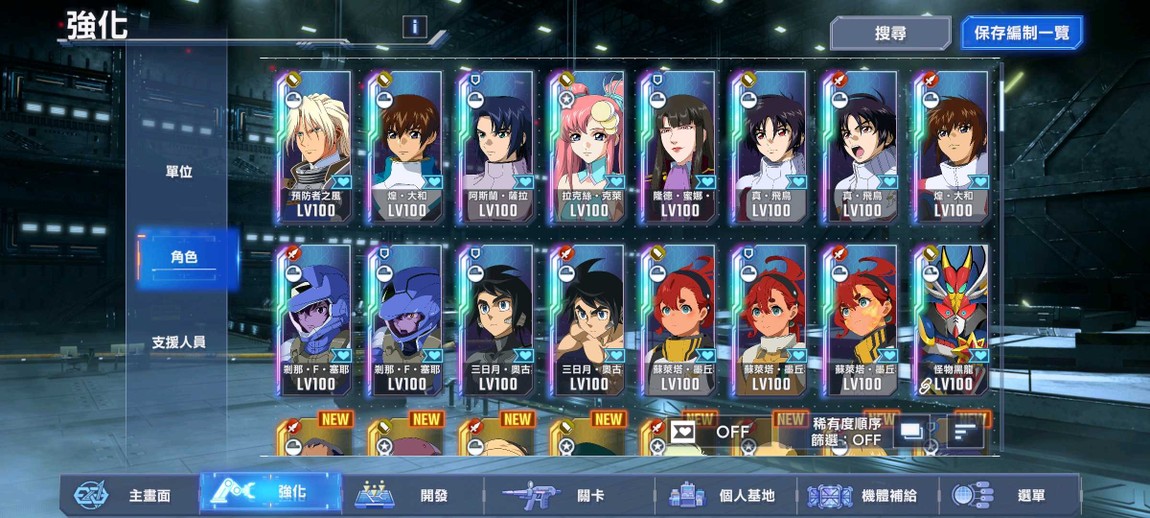
Task: Toggle the favorite heart filter currently OFF
Action: click(x=711, y=432)
